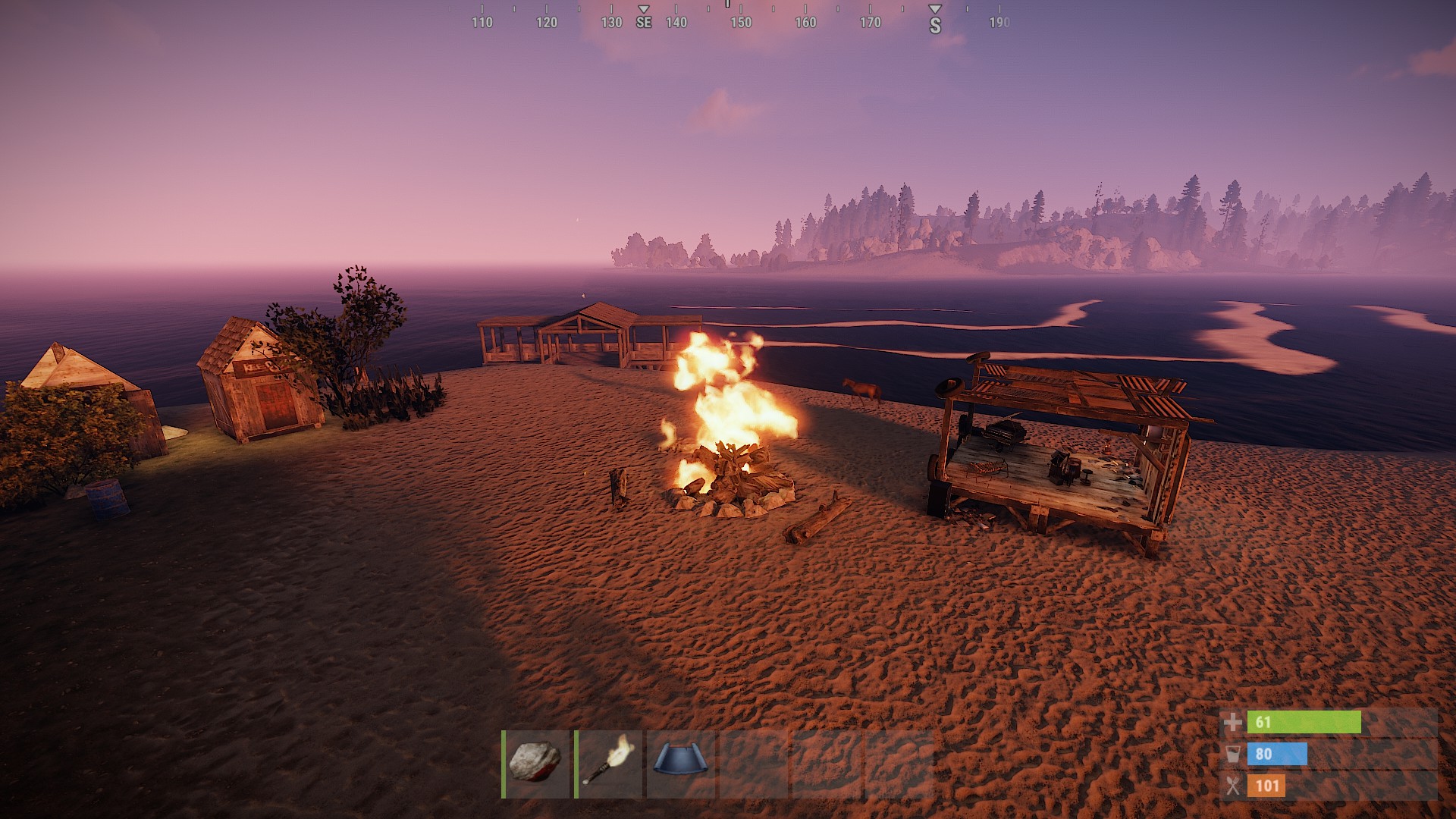The height and width of the screenshot is (819, 1456).
Task: Equip the torch from the hotbar
Action: tap(609, 764)
